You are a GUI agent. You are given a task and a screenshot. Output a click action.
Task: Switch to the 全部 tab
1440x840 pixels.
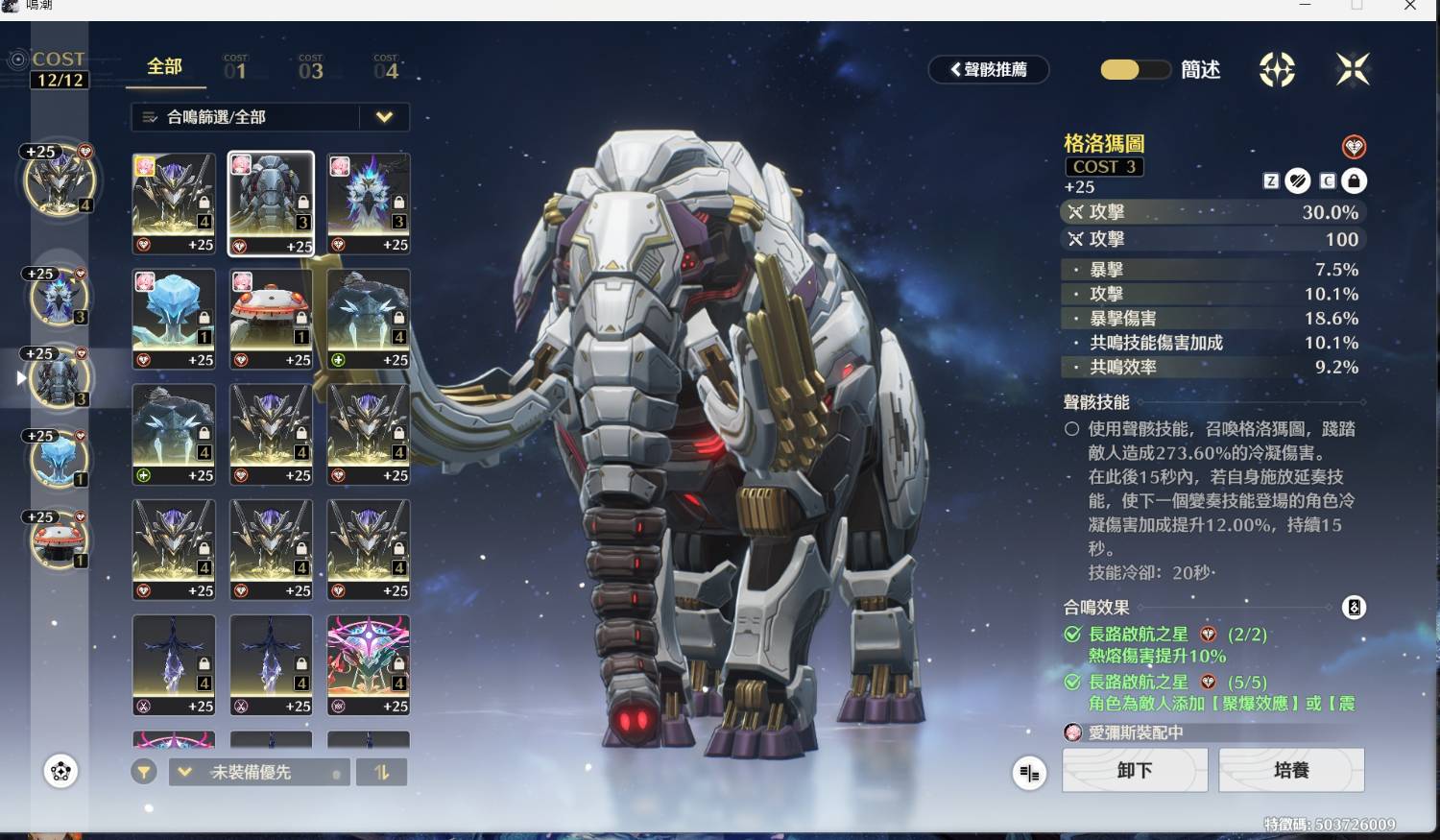(164, 67)
